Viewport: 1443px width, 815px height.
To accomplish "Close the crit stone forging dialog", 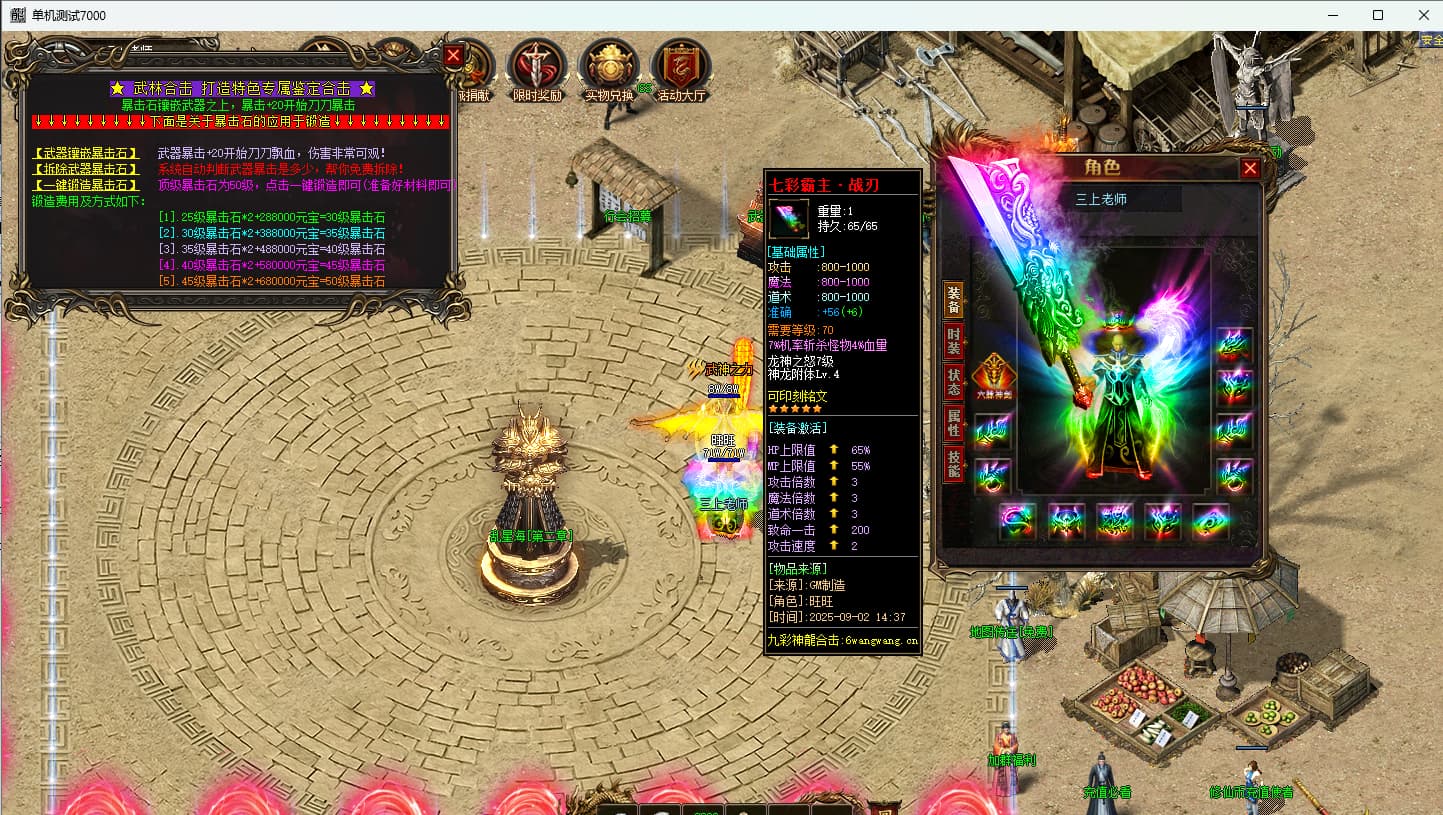I will [x=454, y=56].
